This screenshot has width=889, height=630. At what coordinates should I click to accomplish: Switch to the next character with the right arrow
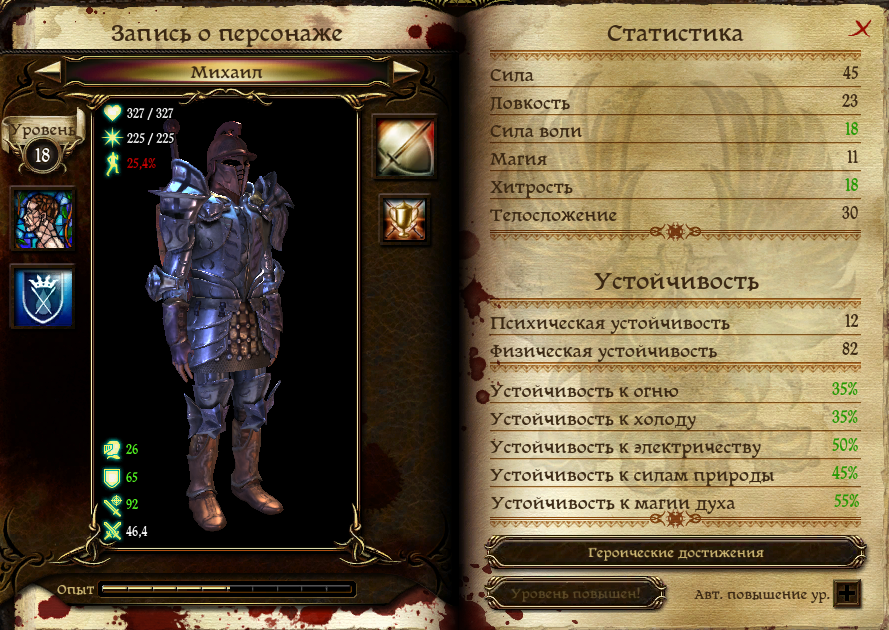[405, 71]
